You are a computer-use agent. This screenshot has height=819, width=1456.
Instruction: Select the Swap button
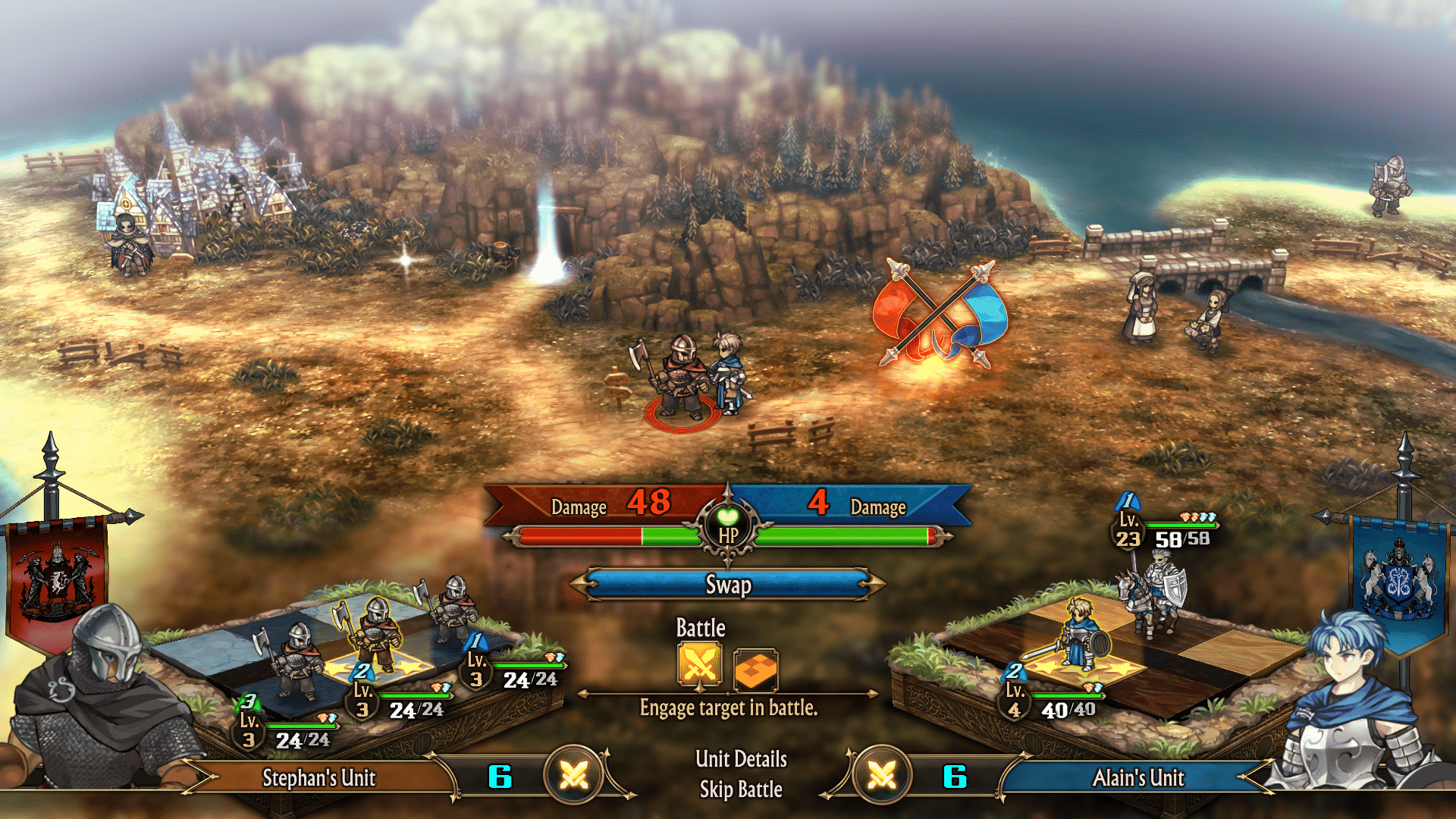[728, 585]
